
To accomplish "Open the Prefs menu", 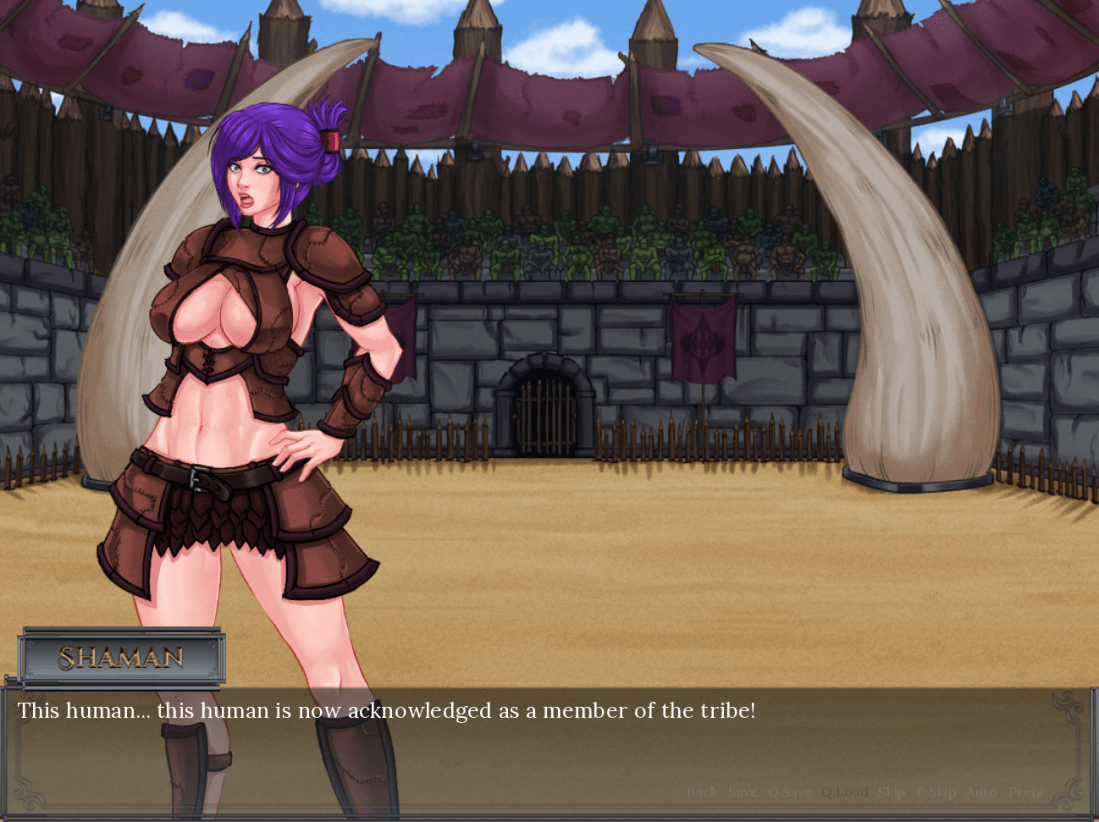I will pos(1026,792).
